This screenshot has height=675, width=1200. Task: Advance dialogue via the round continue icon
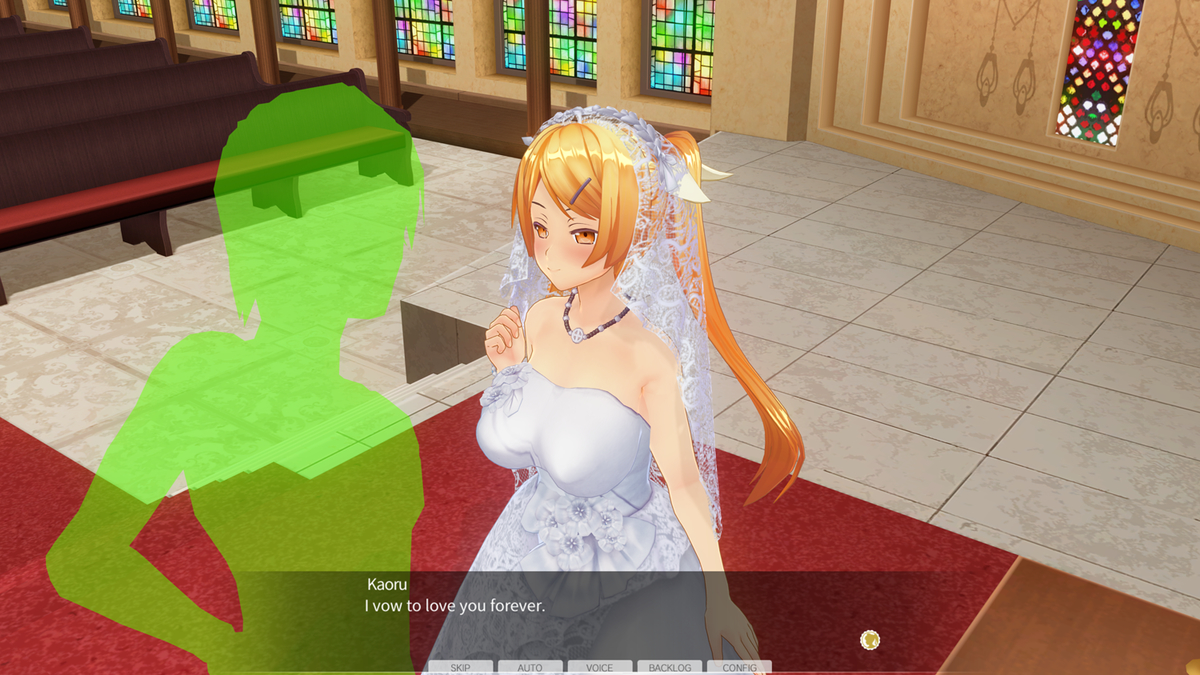870,639
